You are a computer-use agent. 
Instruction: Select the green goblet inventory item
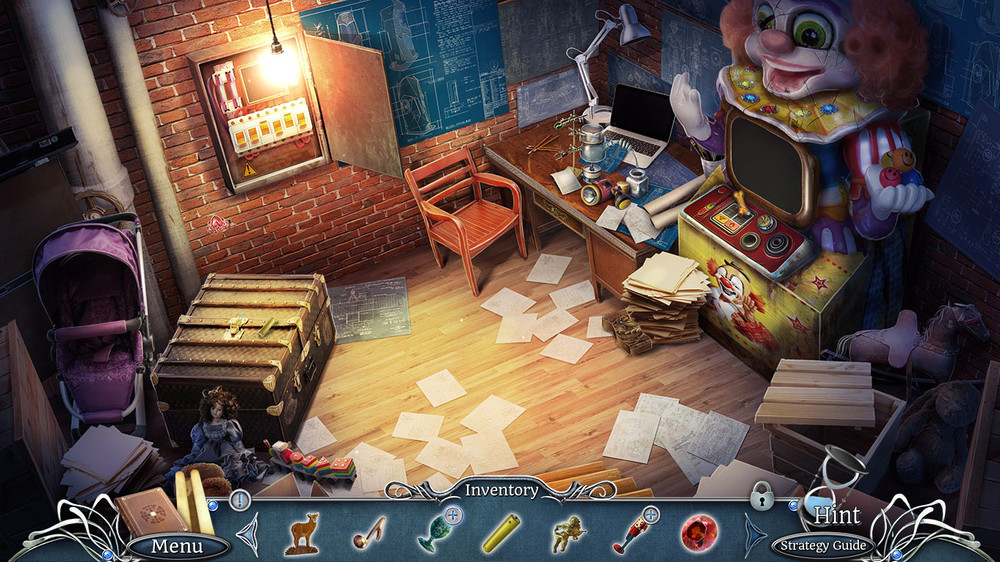point(434,530)
